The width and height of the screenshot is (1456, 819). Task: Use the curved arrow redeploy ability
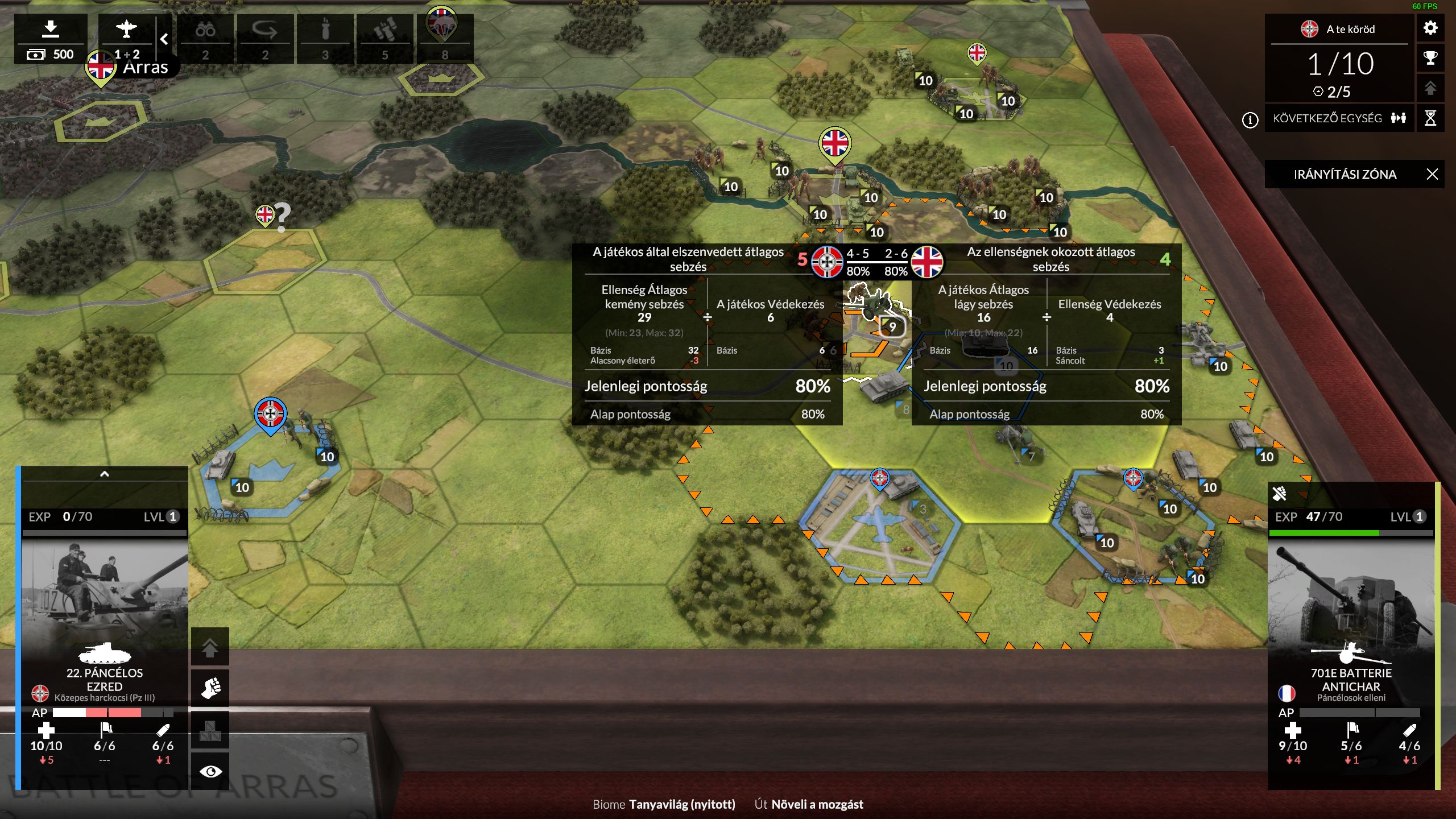tap(265, 38)
